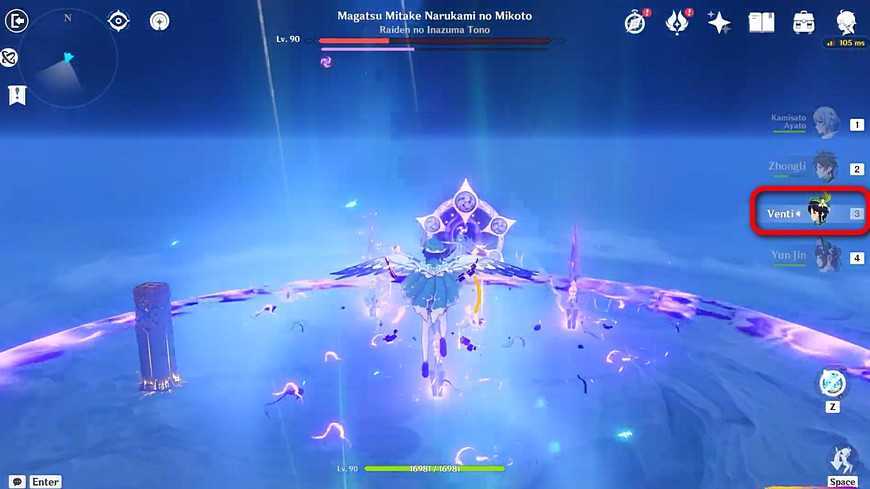
Task: Leave the domain via the exit icon
Action: point(17,20)
